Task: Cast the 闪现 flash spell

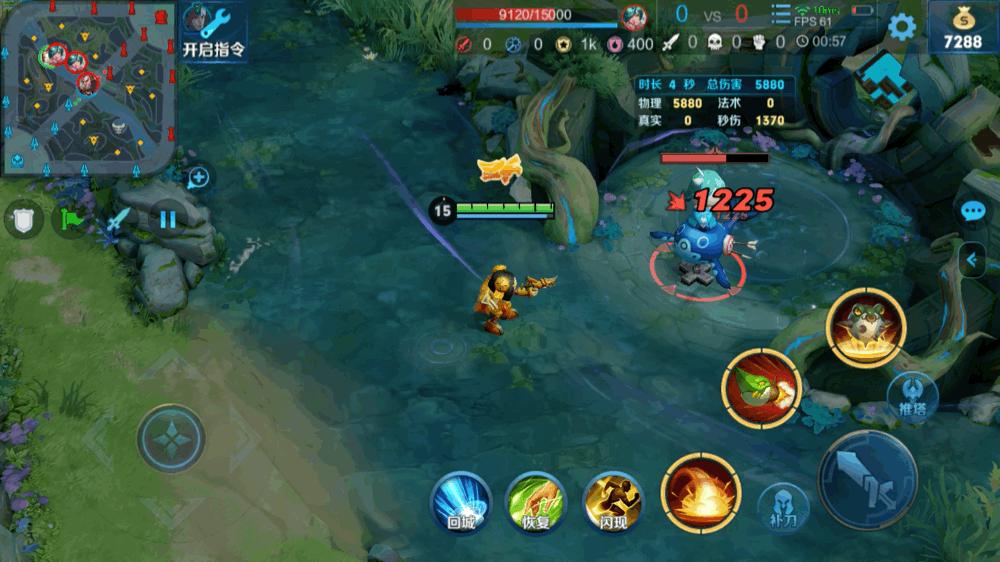Action: [x=610, y=498]
